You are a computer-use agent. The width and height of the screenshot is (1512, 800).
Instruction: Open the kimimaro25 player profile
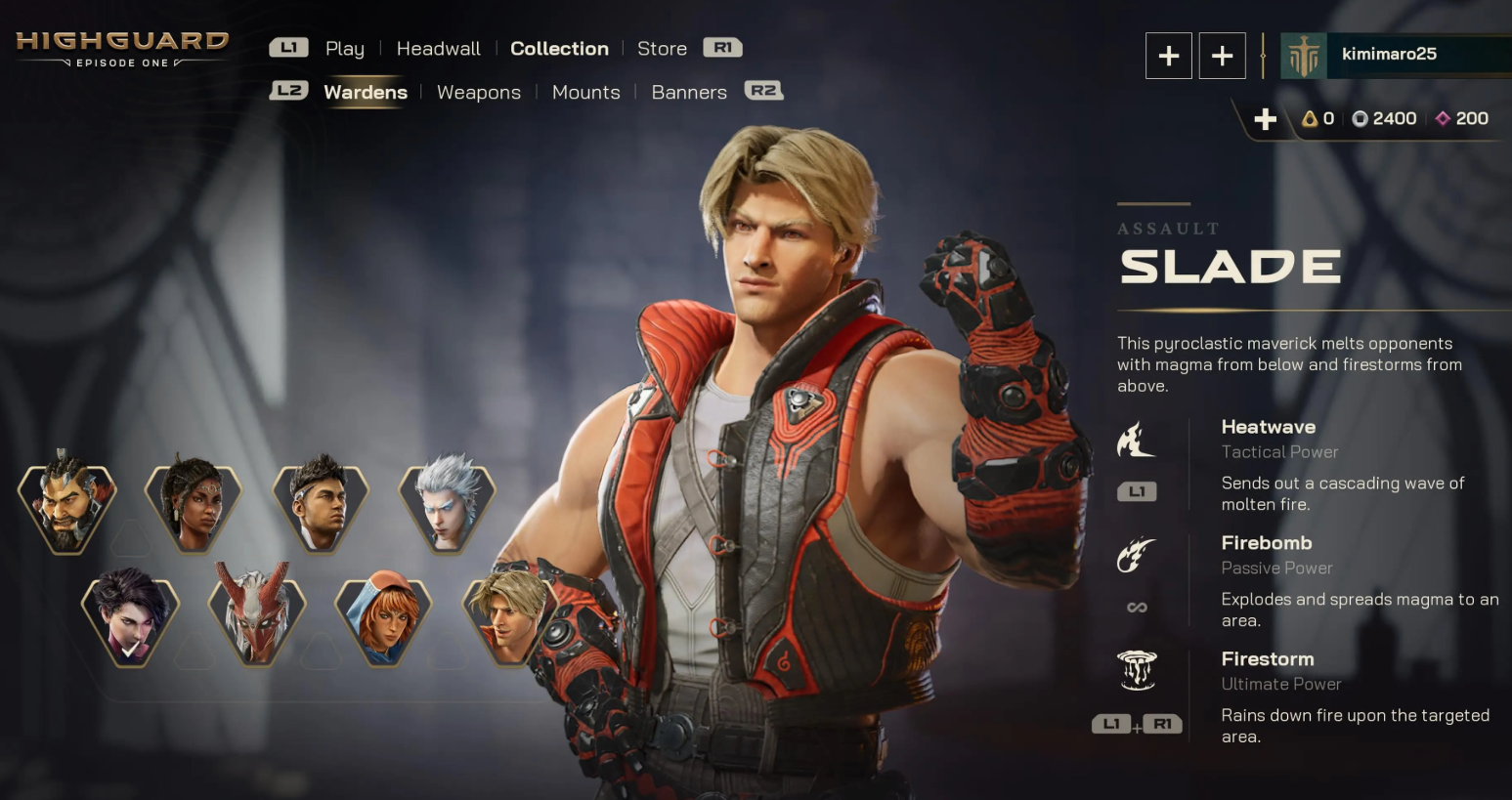(1388, 55)
